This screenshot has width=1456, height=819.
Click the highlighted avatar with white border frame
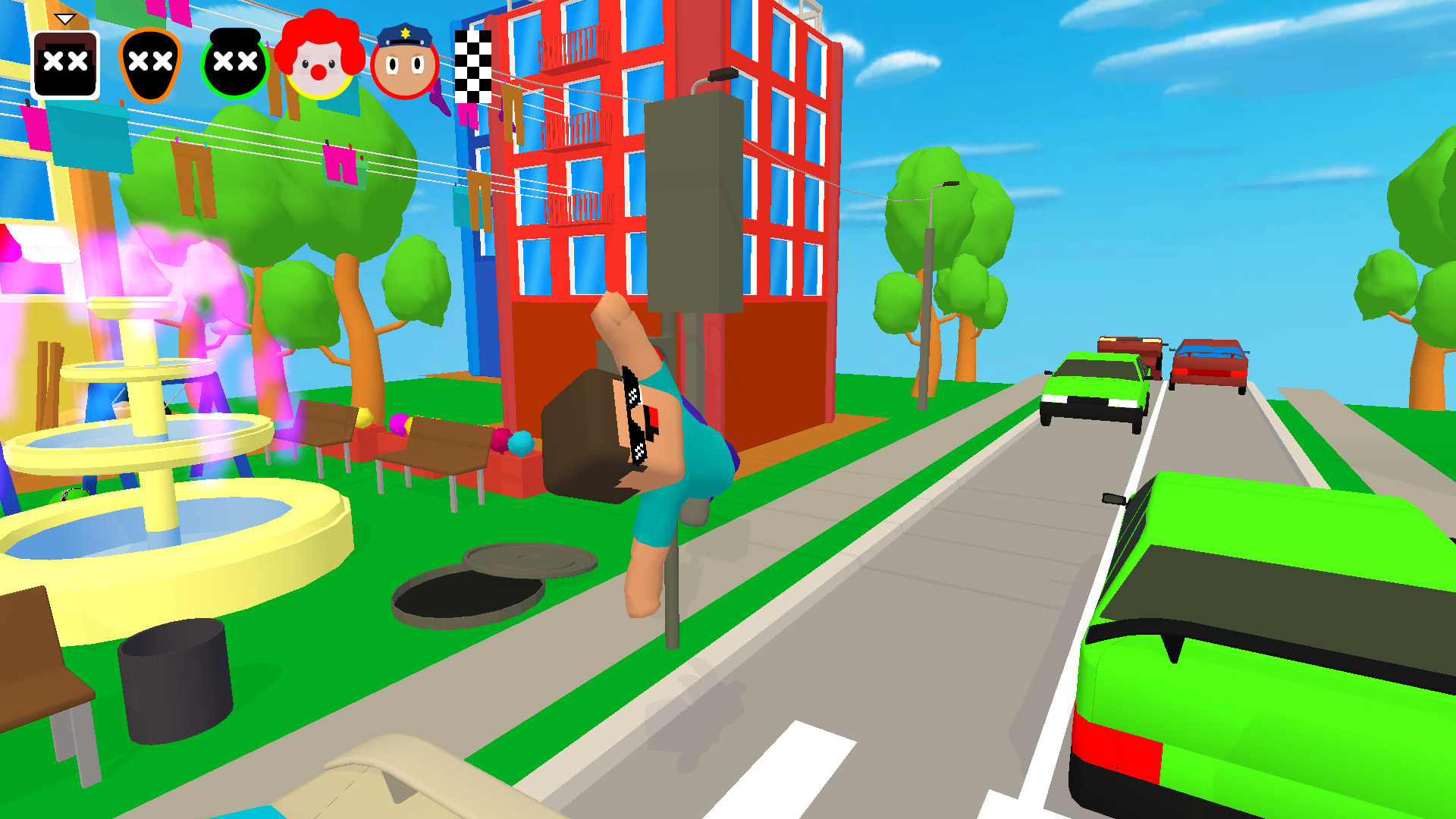pyautogui.click(x=65, y=62)
